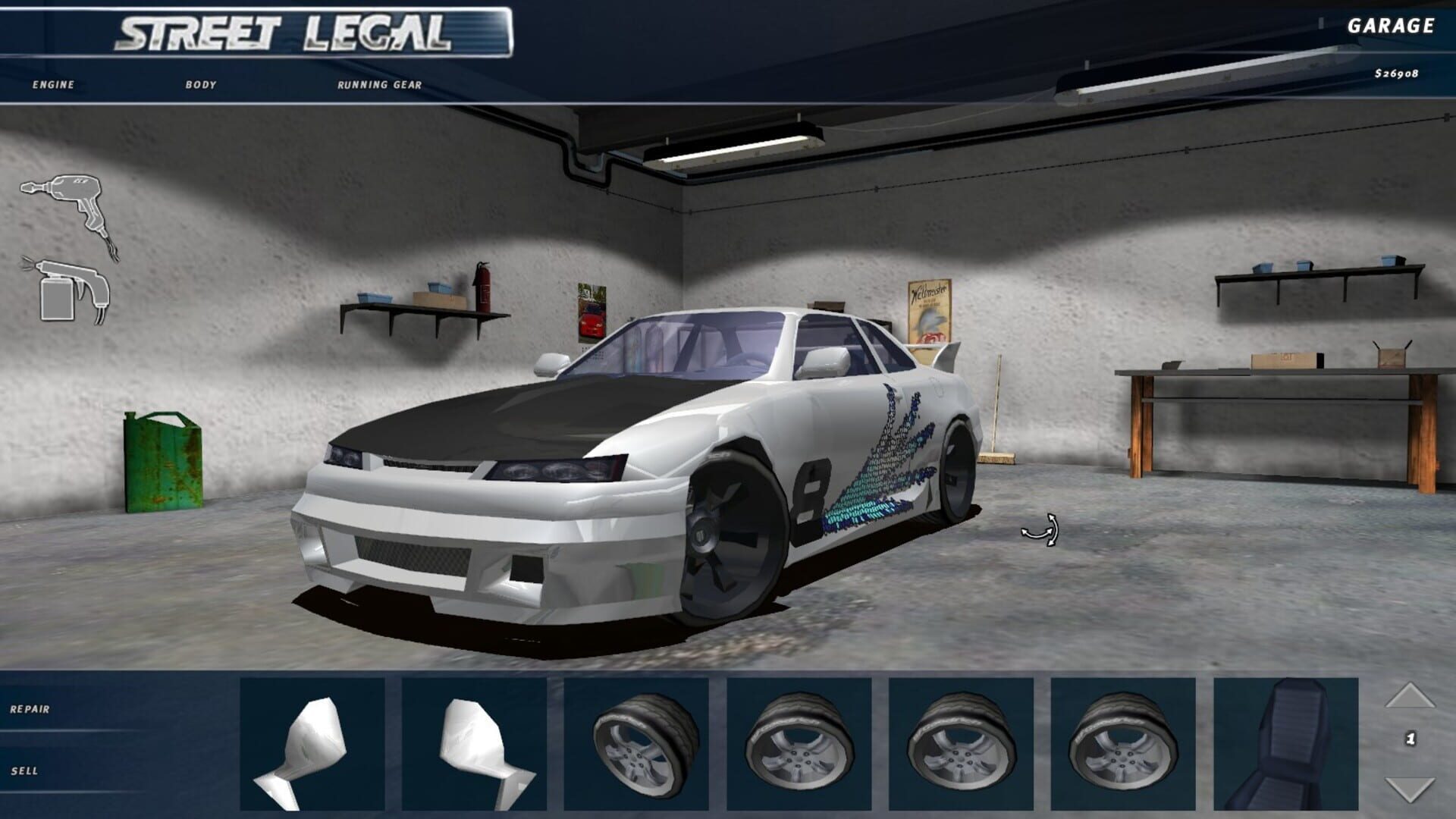
Task: Click the REPAIR button
Action: tap(30, 709)
